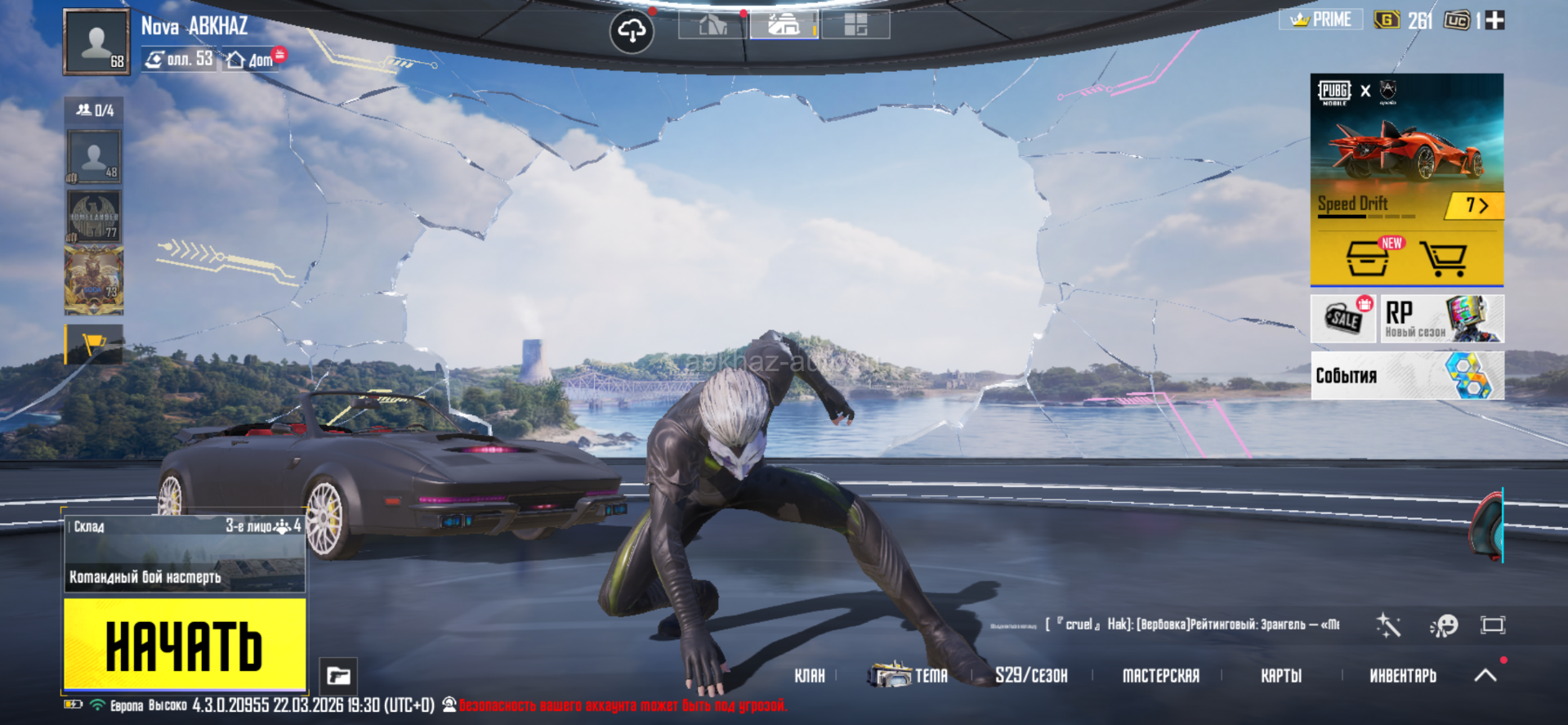Open the МАСТЕРСКАЯ menu

pos(1160,676)
